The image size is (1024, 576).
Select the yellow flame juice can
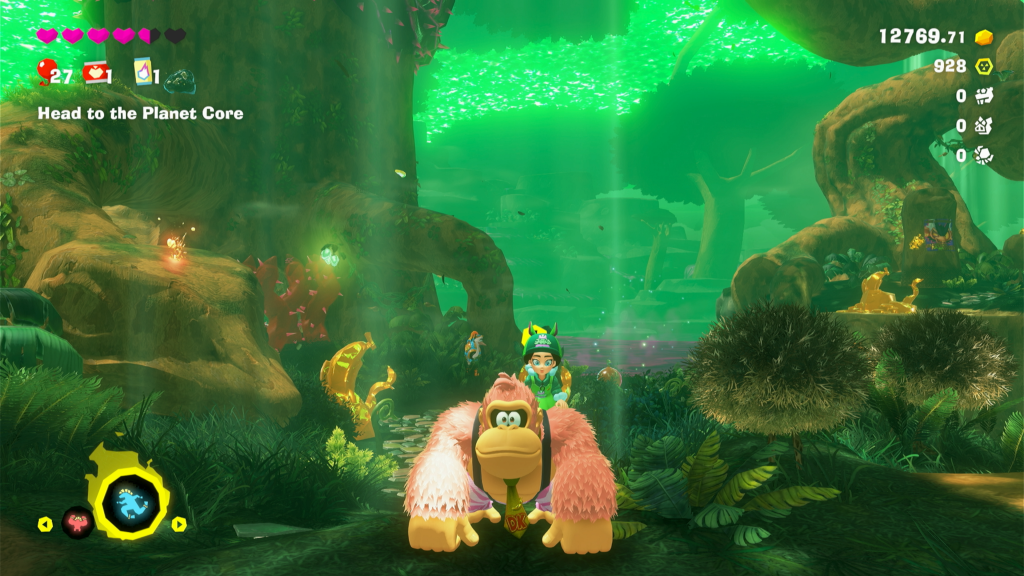[x=143, y=73]
